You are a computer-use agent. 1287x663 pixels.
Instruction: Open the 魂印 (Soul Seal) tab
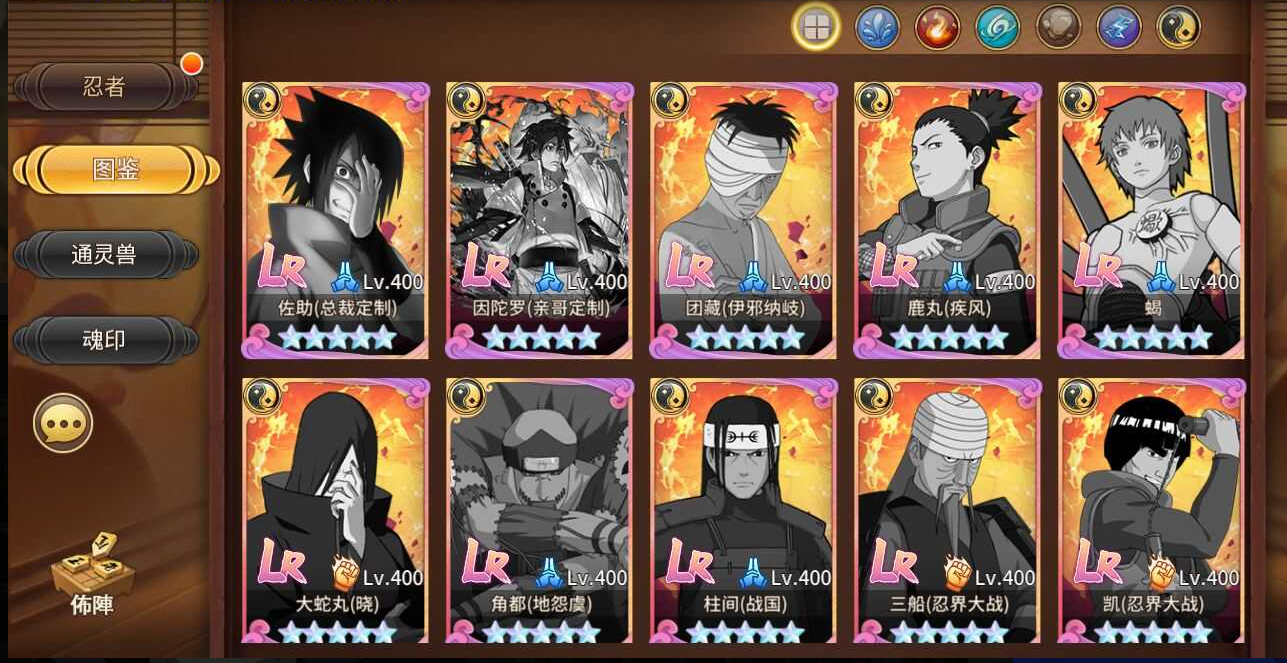pos(104,340)
